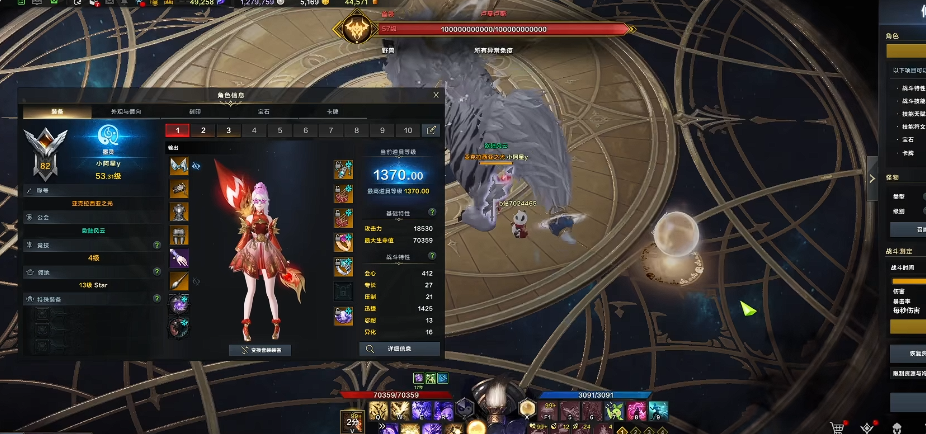The image size is (926, 434).
Task: Close the character info window
Action: pos(435,95)
